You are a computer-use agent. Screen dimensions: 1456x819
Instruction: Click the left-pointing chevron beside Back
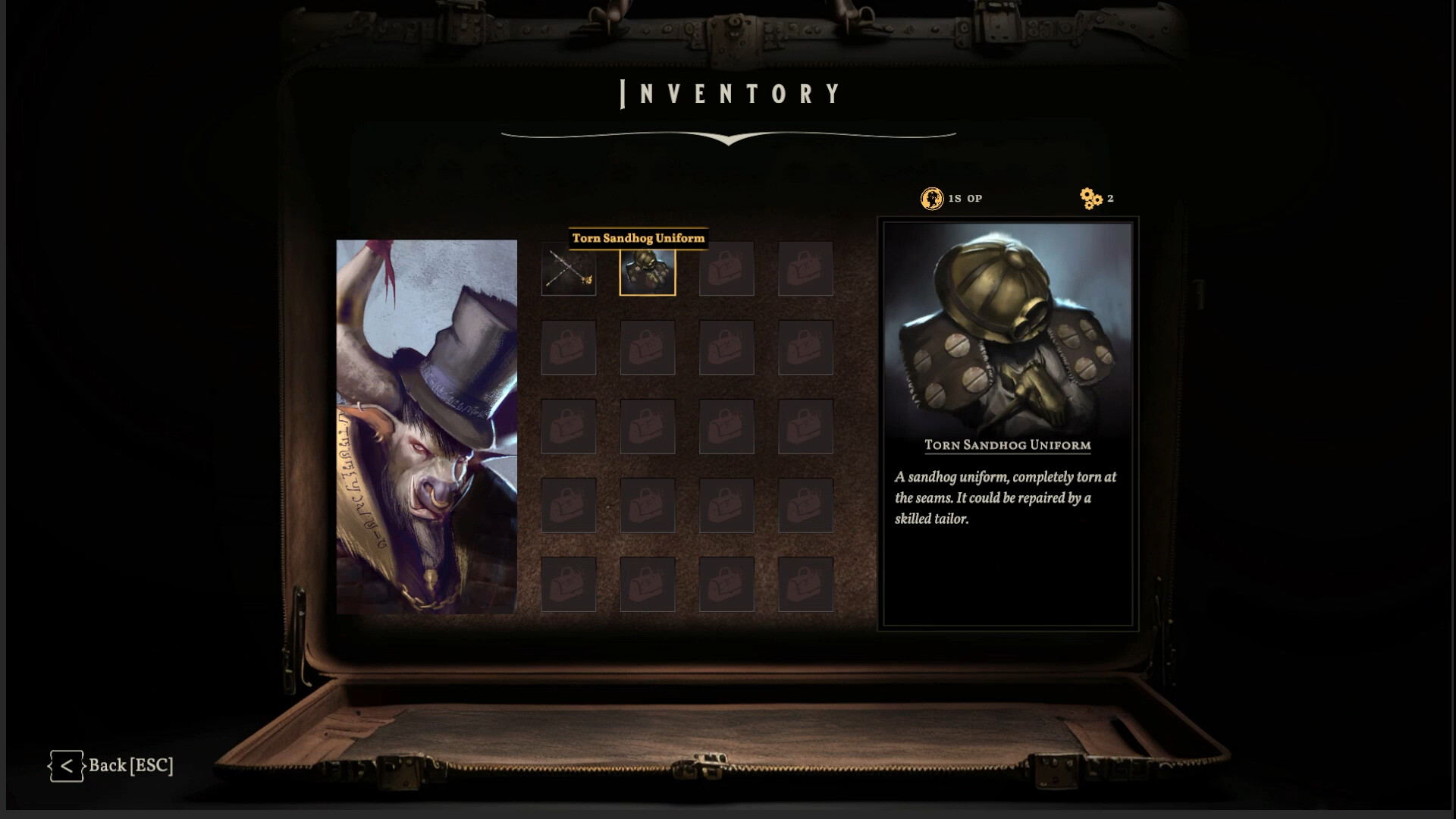coord(67,765)
